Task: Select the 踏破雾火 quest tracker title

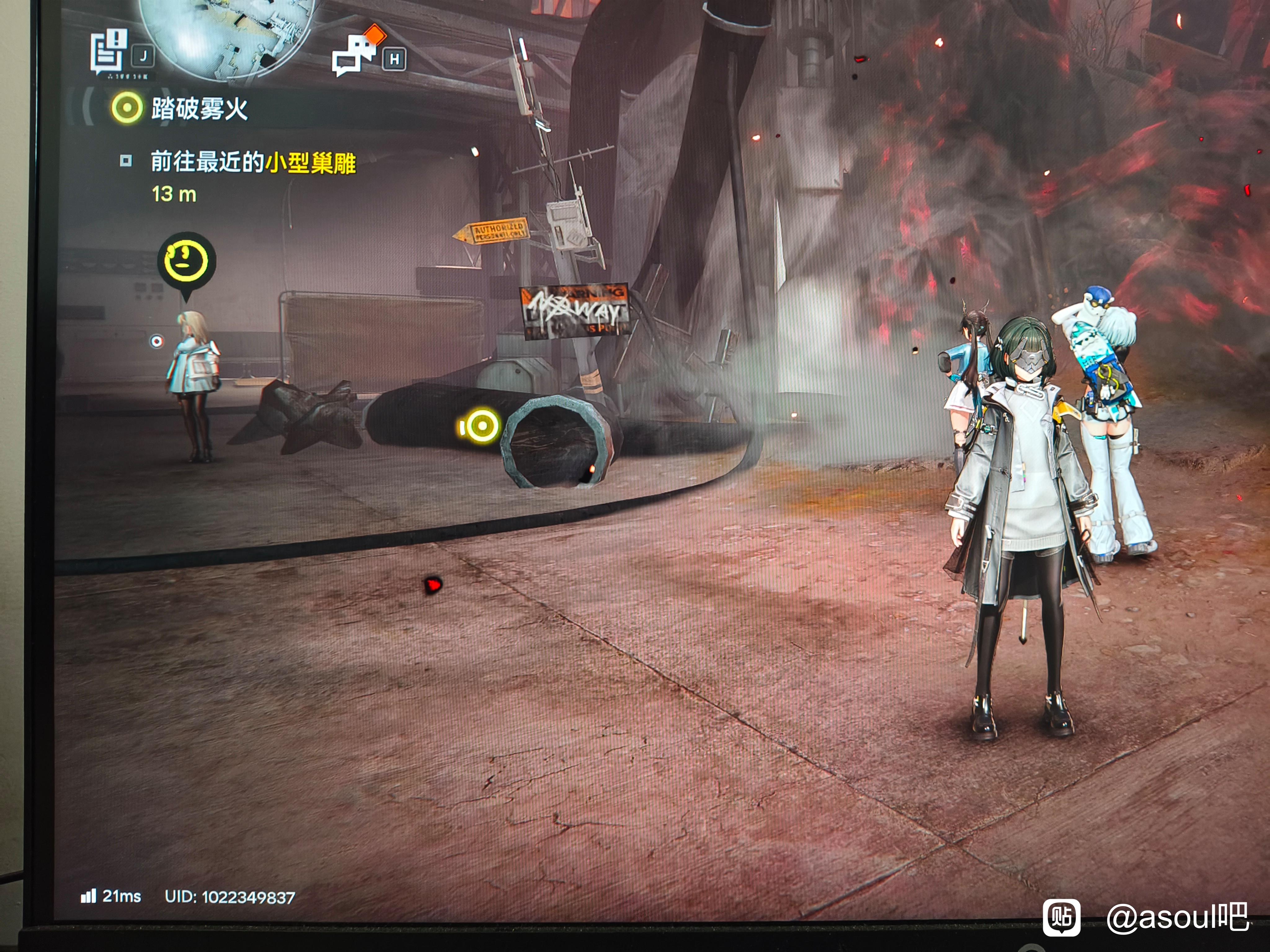Action: coord(199,108)
